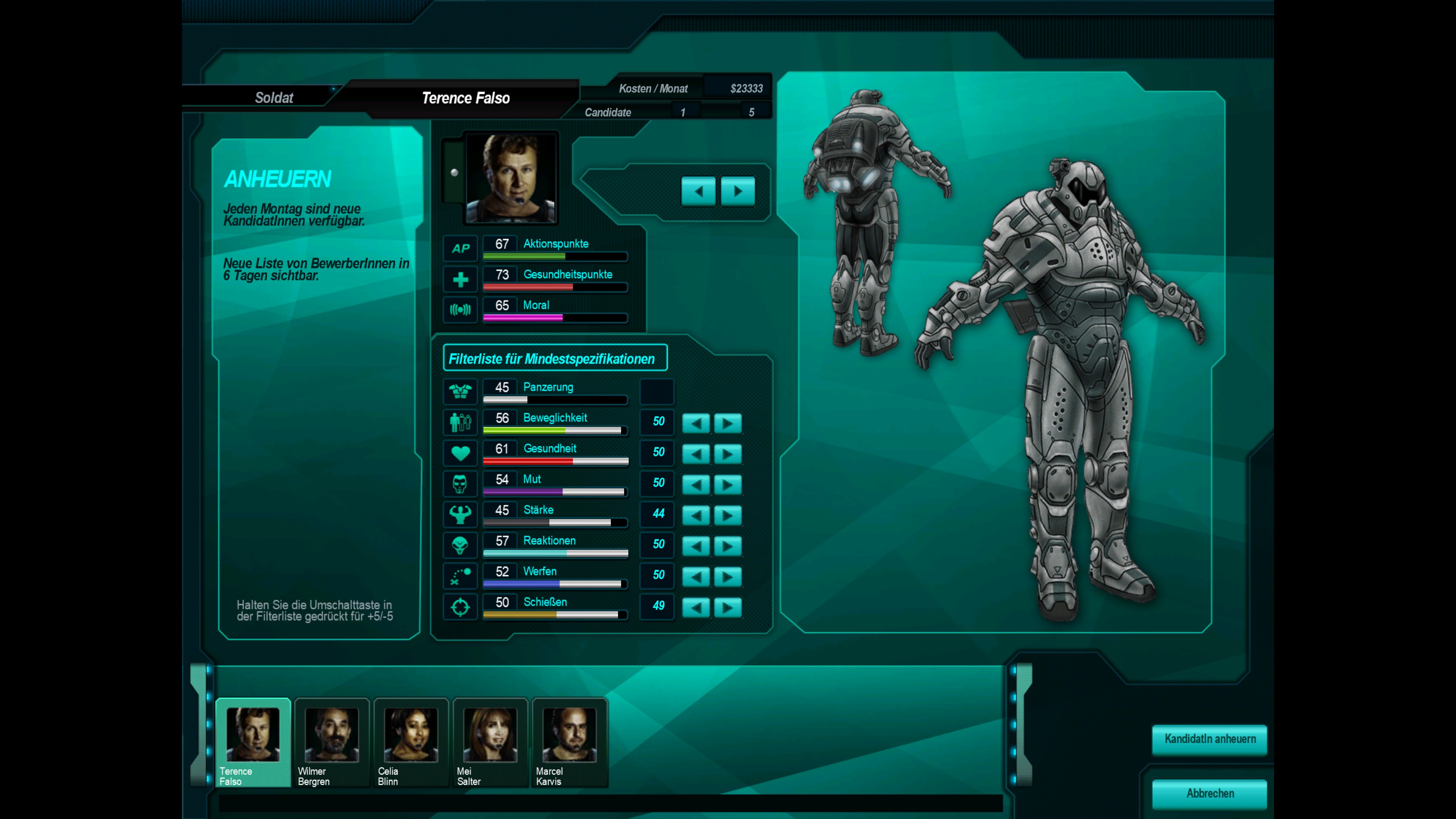Lower the Schießen minimum filter
Screen dimensions: 1456x819
click(x=696, y=607)
